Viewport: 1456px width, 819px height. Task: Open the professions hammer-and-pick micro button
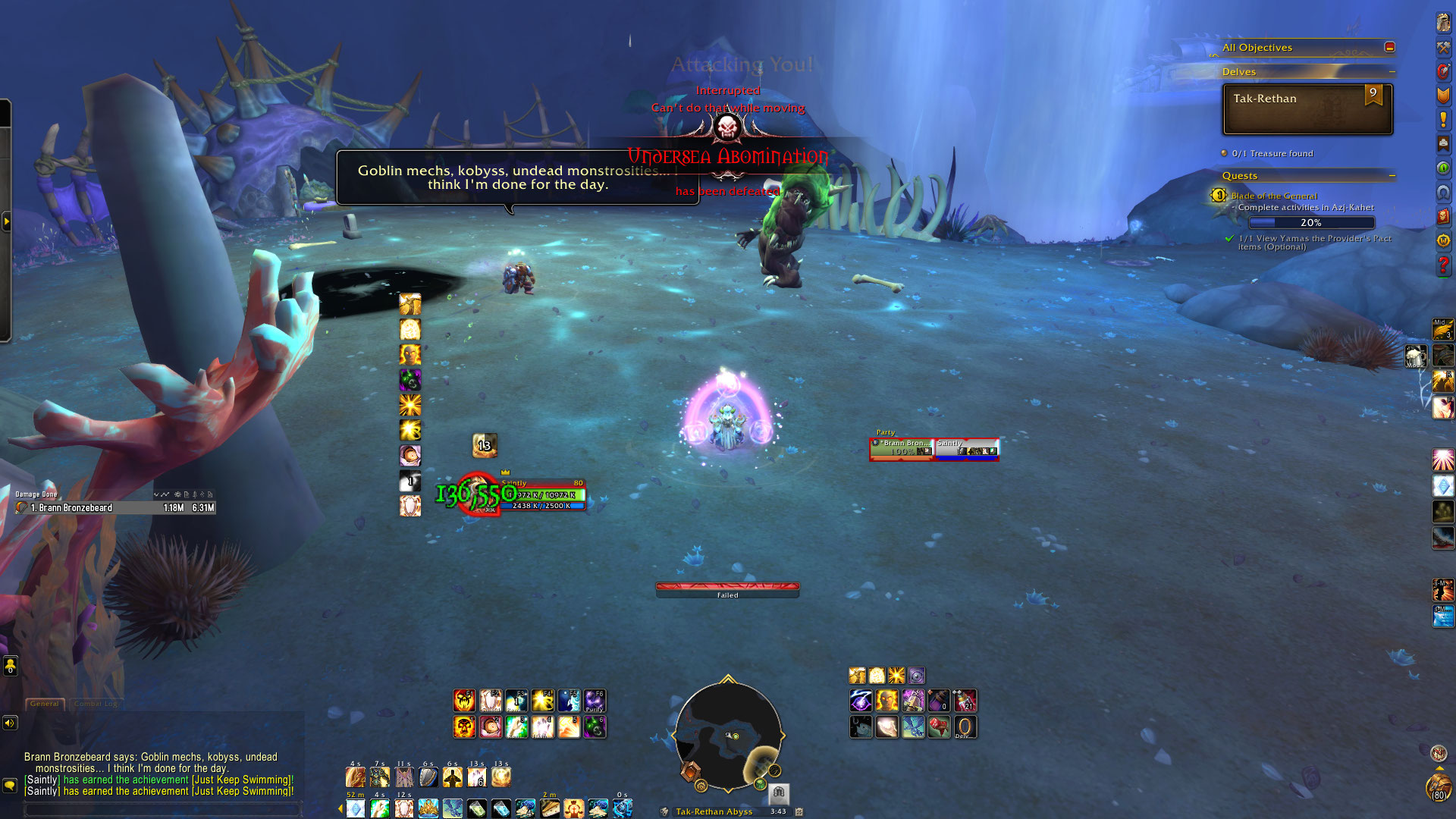1443,47
